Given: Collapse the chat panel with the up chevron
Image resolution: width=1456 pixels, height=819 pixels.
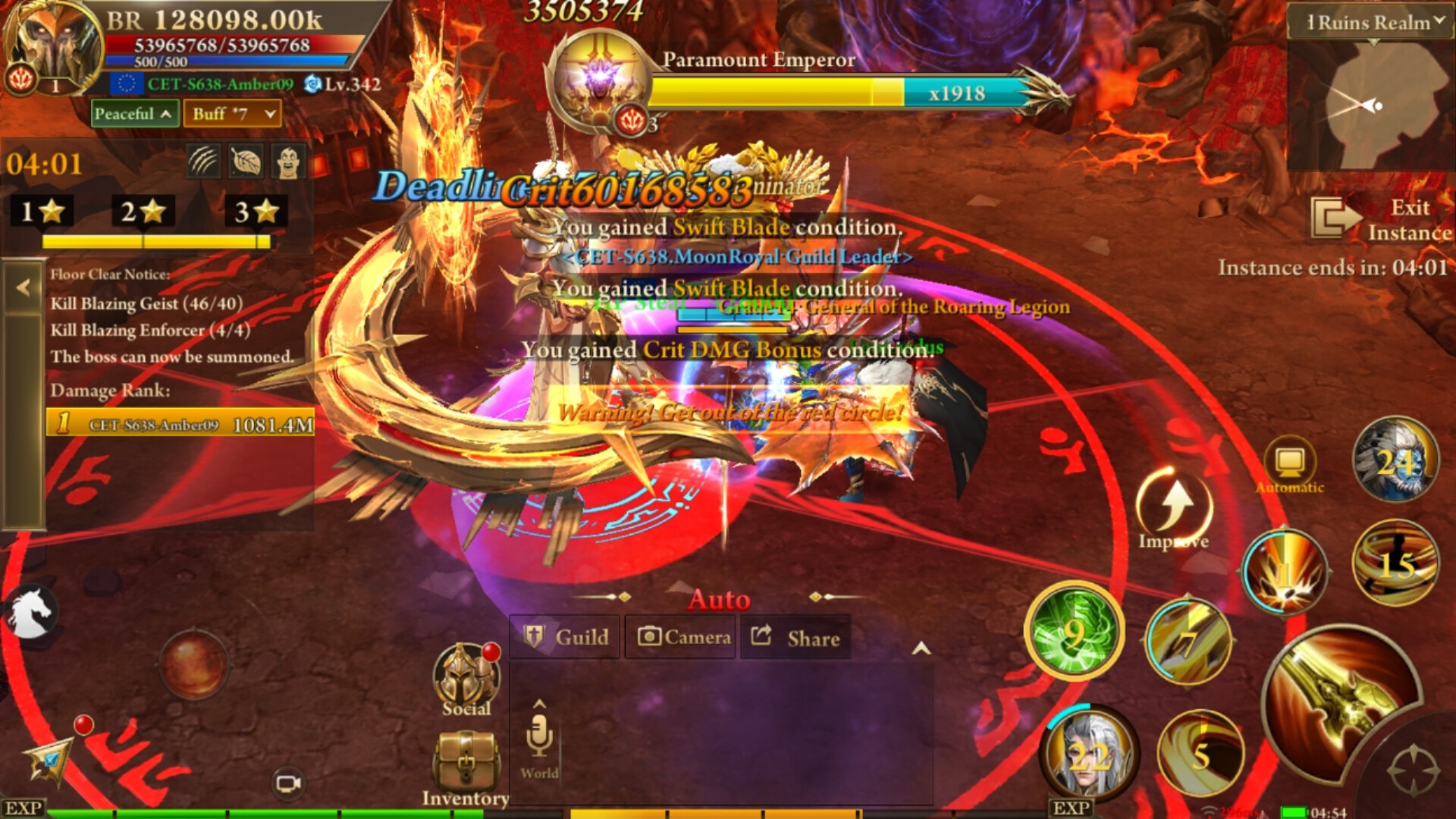Looking at the screenshot, I should coord(923,648).
